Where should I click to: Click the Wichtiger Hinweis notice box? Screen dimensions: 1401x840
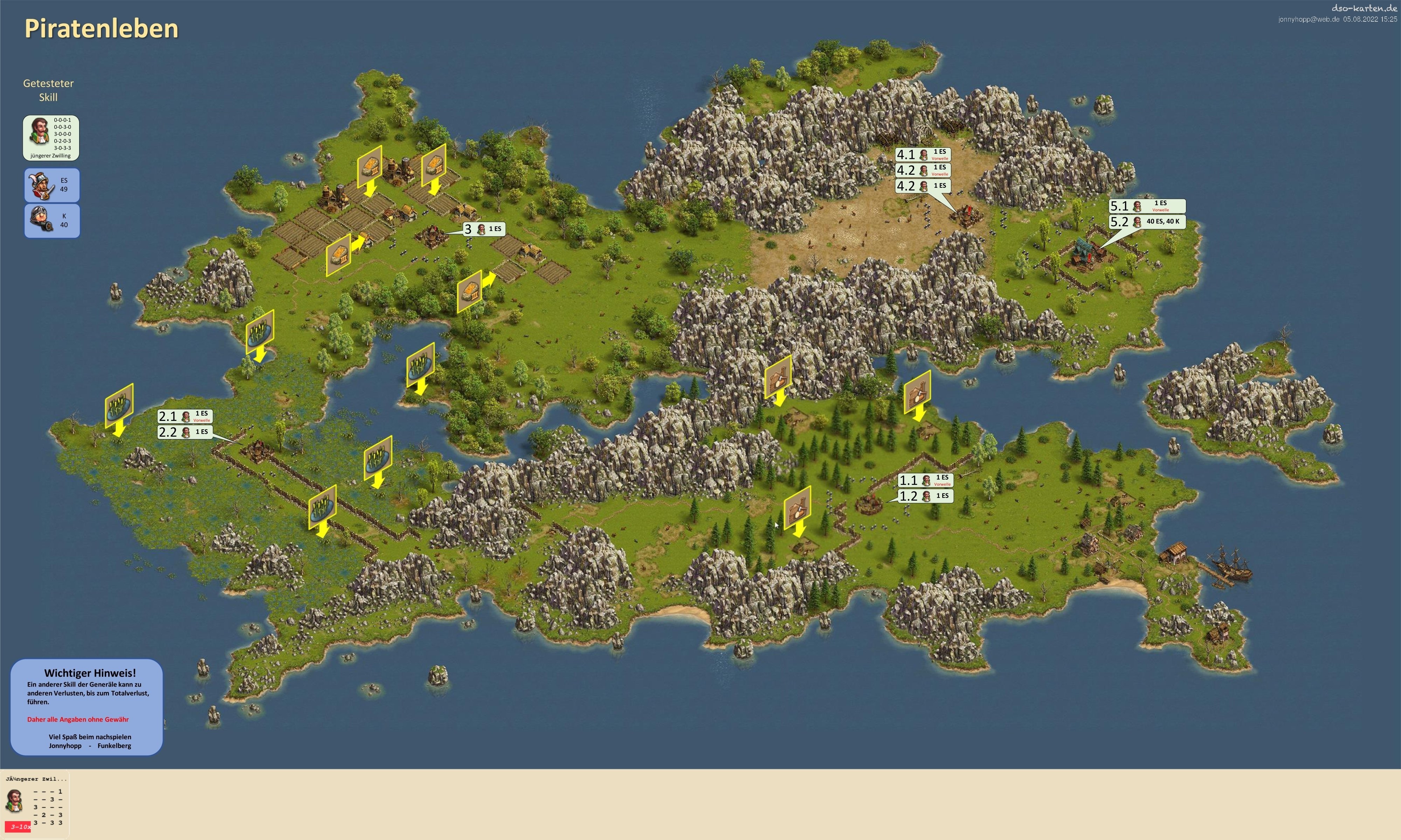point(87,707)
